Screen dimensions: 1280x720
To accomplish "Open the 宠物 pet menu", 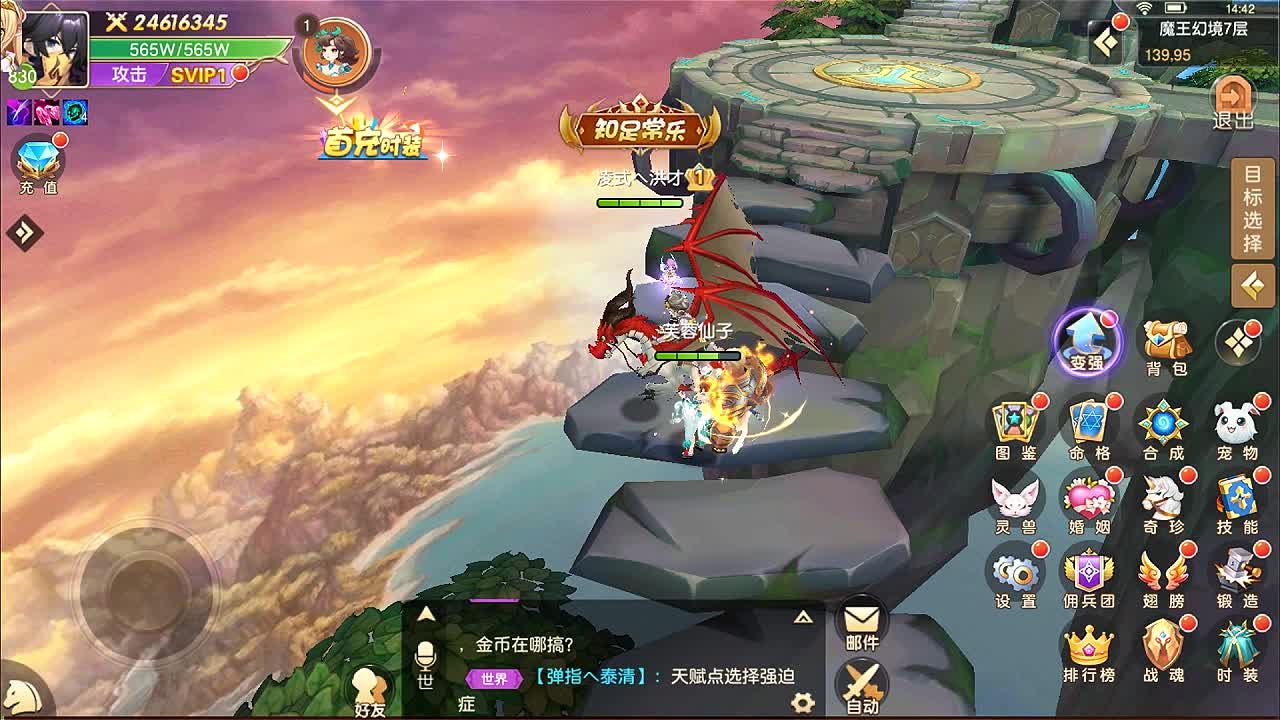I will click(x=1237, y=428).
